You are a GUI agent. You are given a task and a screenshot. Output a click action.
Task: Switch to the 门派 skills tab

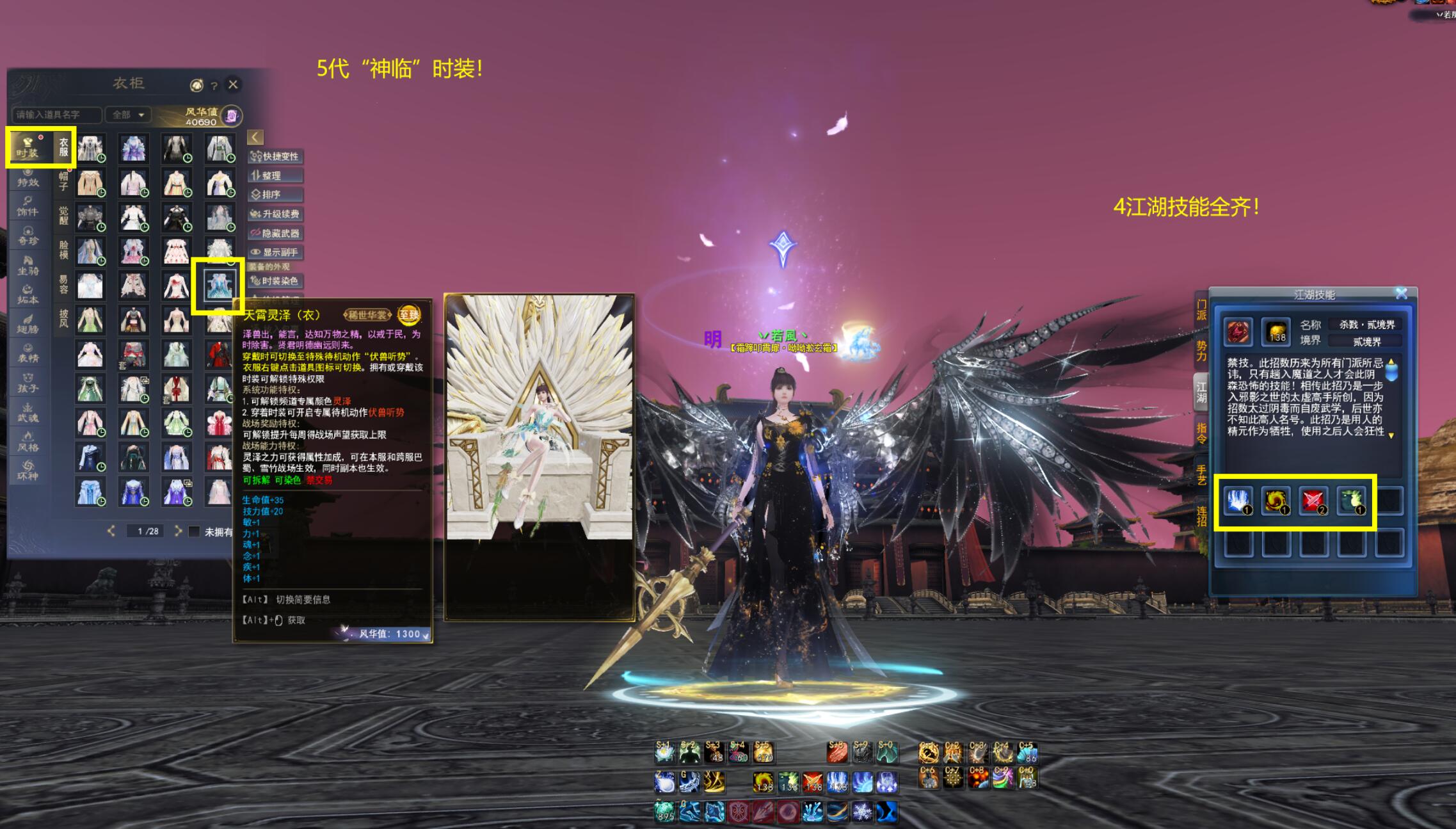(1201, 310)
